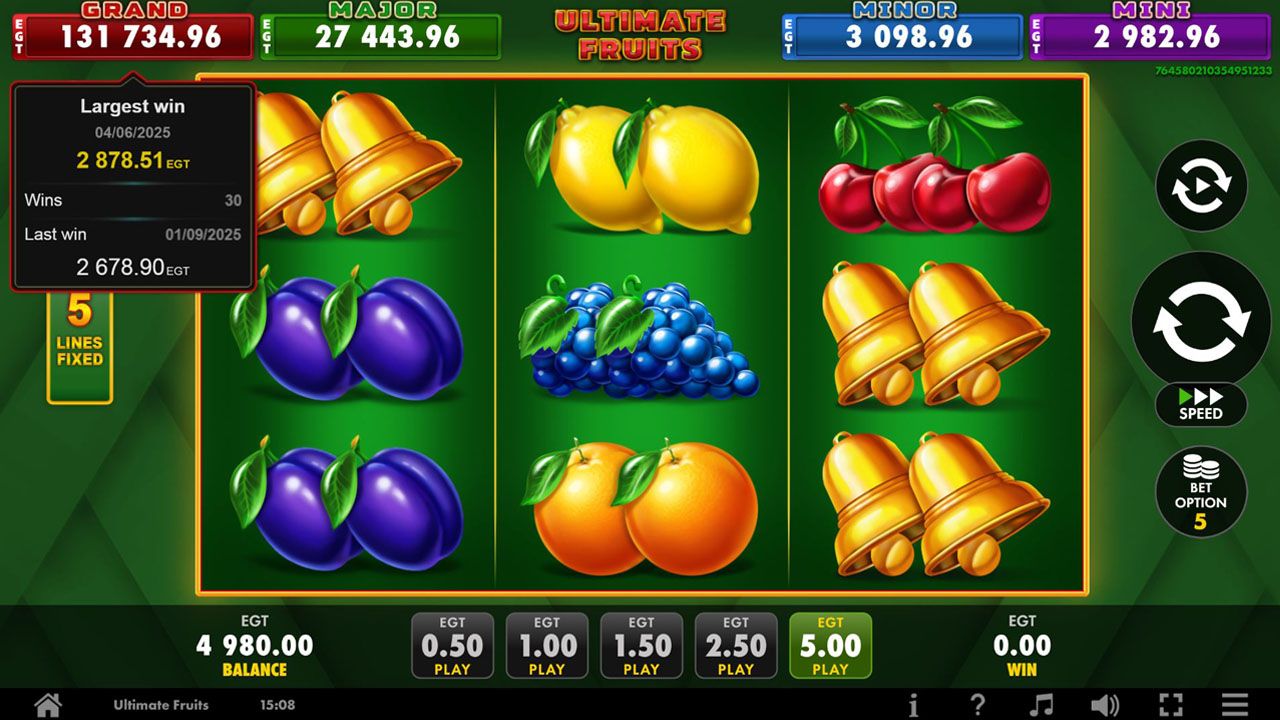This screenshot has width=1280, height=720.
Task: Switch to the 0.50 EGT stake
Action: [x=452, y=644]
